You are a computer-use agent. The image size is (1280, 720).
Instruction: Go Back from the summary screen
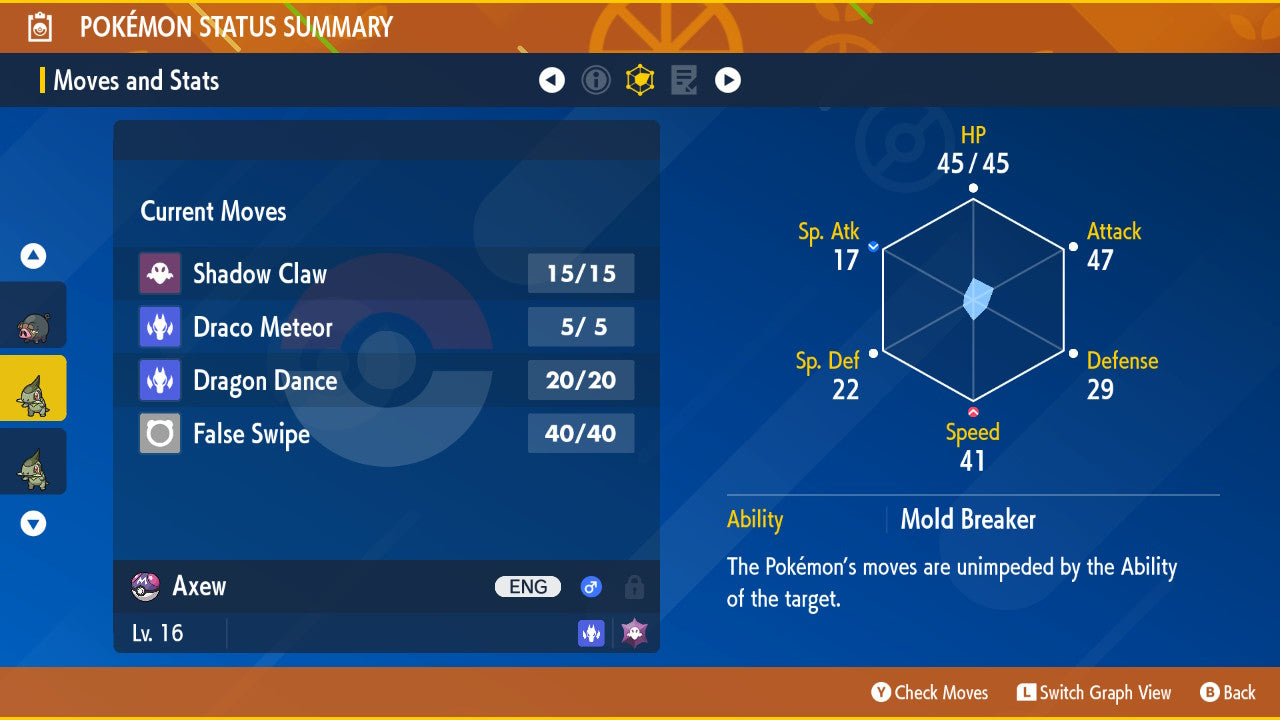(x=1228, y=693)
